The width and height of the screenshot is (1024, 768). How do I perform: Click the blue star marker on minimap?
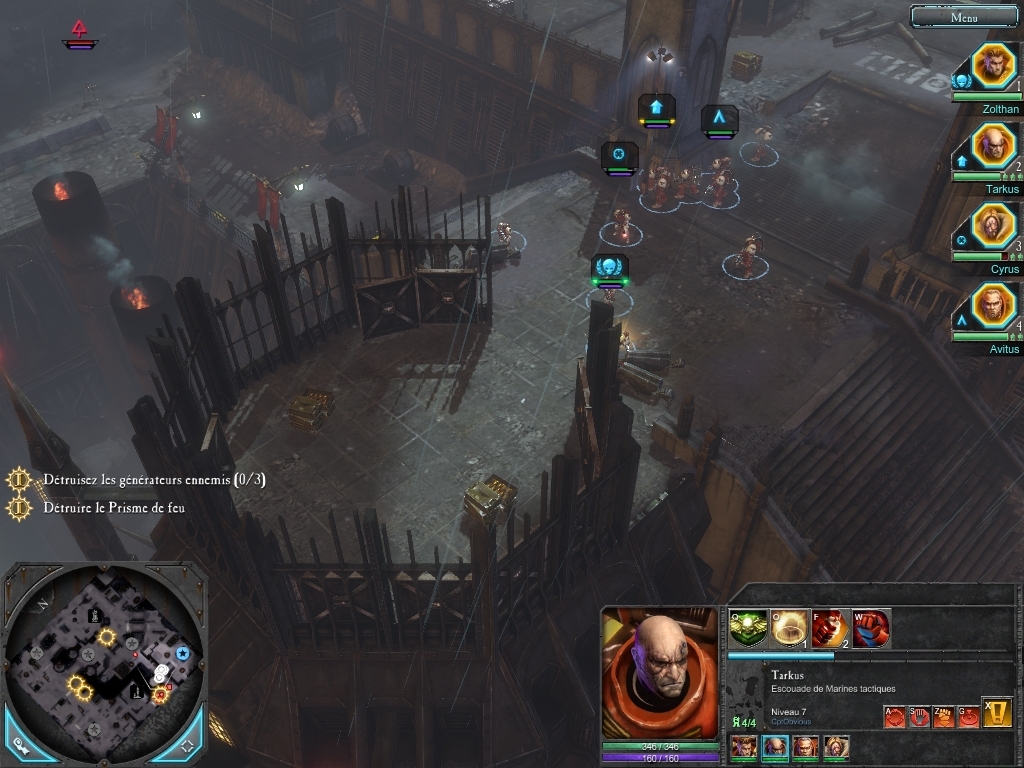click(x=183, y=653)
